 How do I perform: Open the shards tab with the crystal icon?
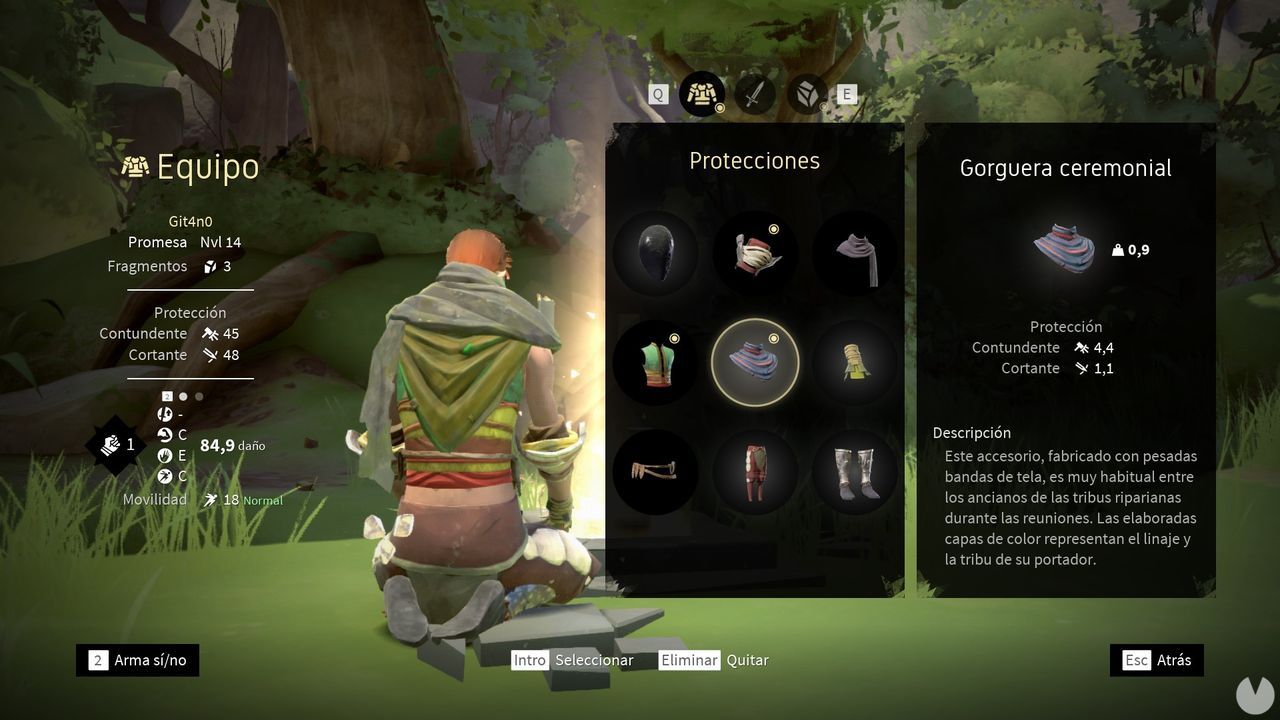tap(806, 94)
